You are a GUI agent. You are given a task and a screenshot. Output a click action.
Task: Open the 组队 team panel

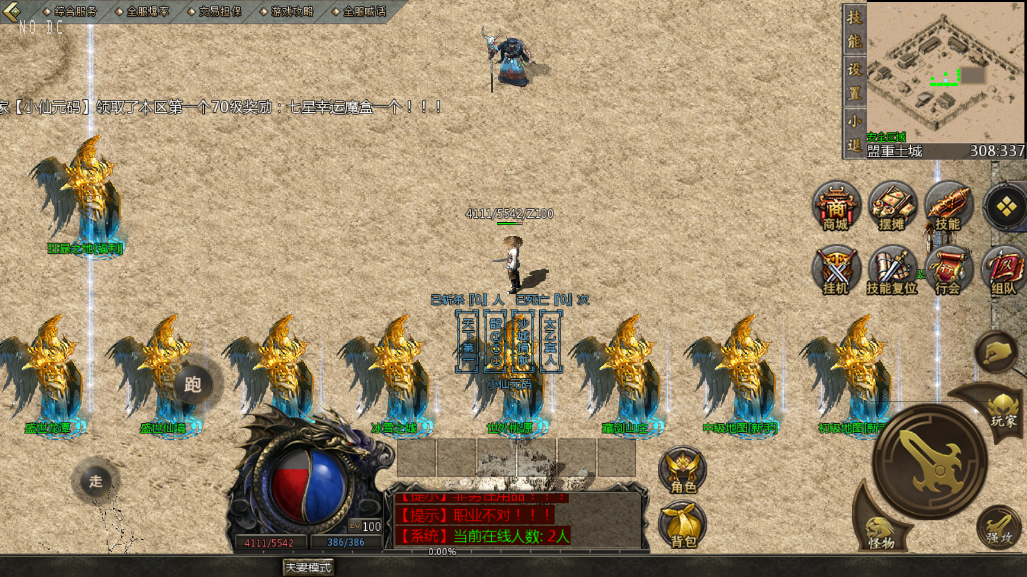pyautogui.click(x=1003, y=270)
